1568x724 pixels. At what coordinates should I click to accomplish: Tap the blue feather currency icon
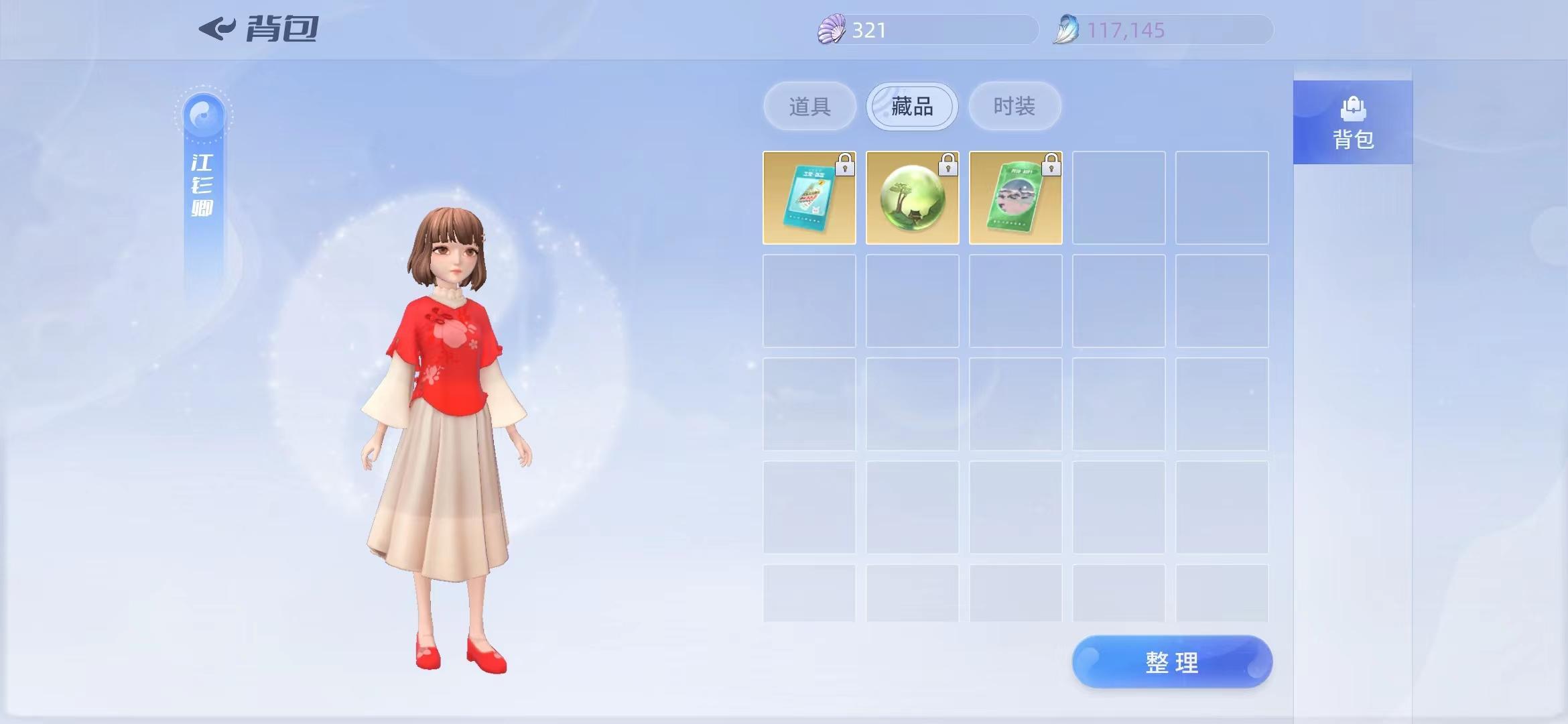click(x=1066, y=30)
